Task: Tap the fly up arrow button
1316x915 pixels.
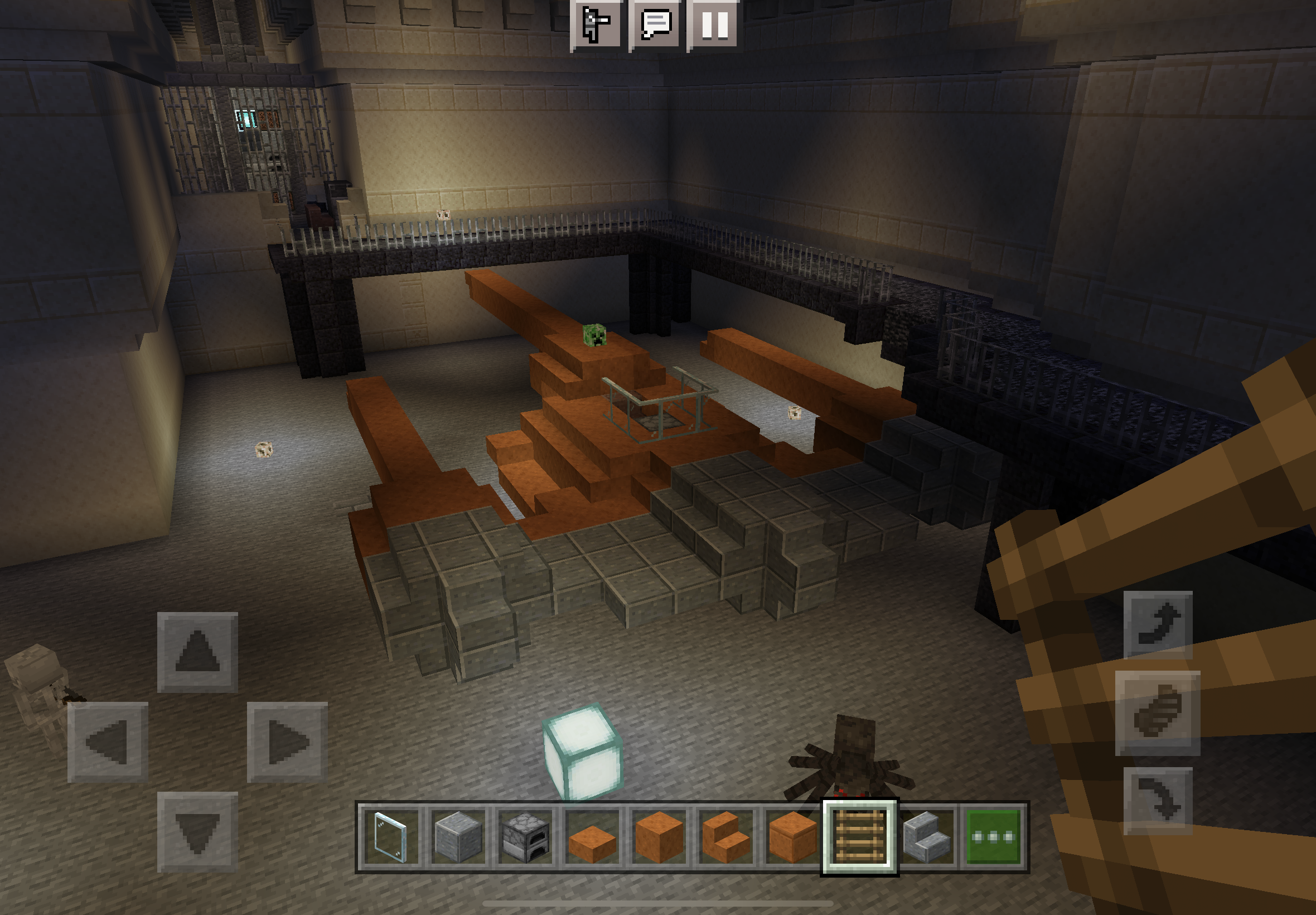Action: coord(1157,625)
